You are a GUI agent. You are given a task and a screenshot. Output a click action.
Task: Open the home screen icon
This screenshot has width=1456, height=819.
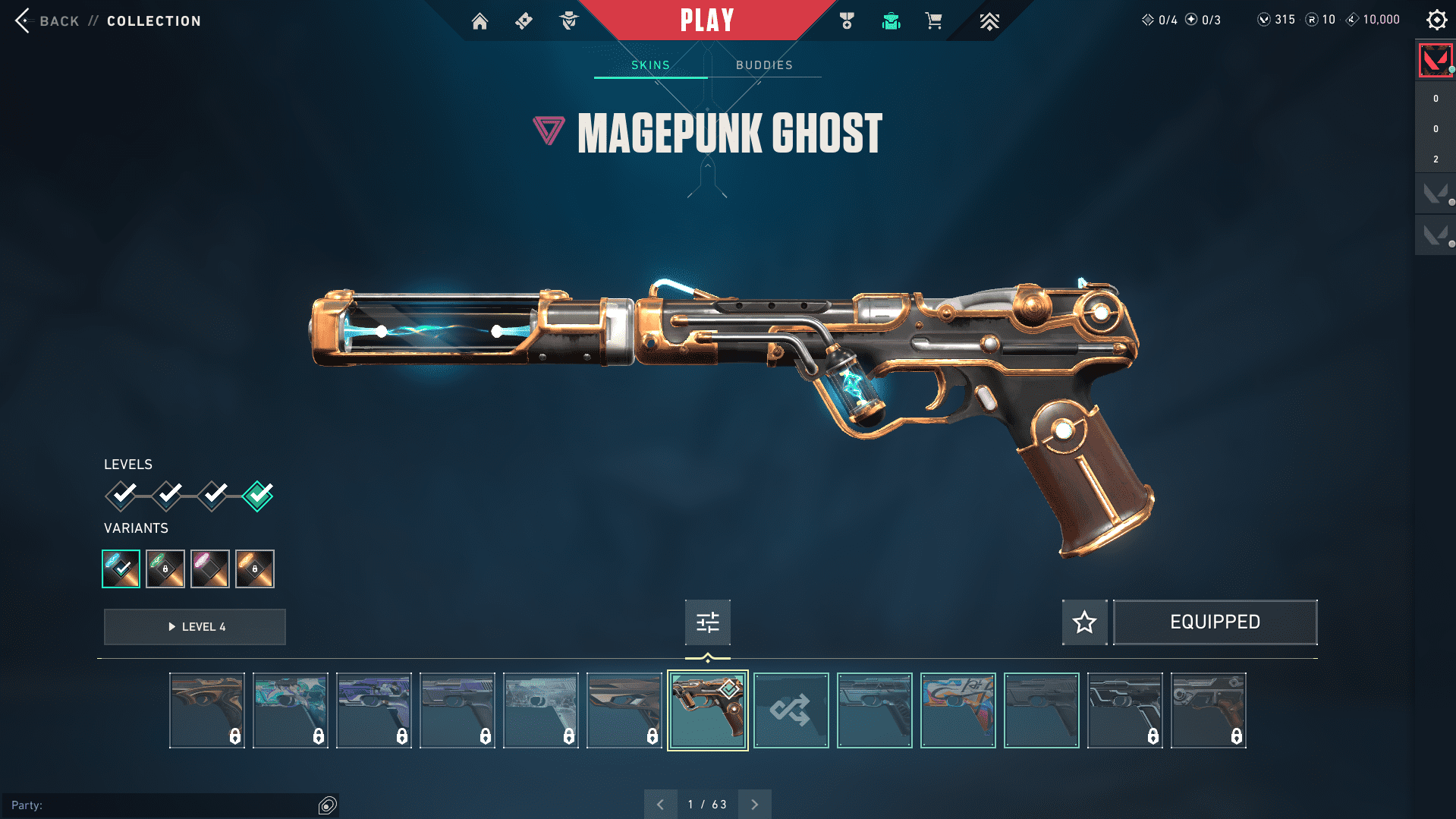[x=480, y=21]
